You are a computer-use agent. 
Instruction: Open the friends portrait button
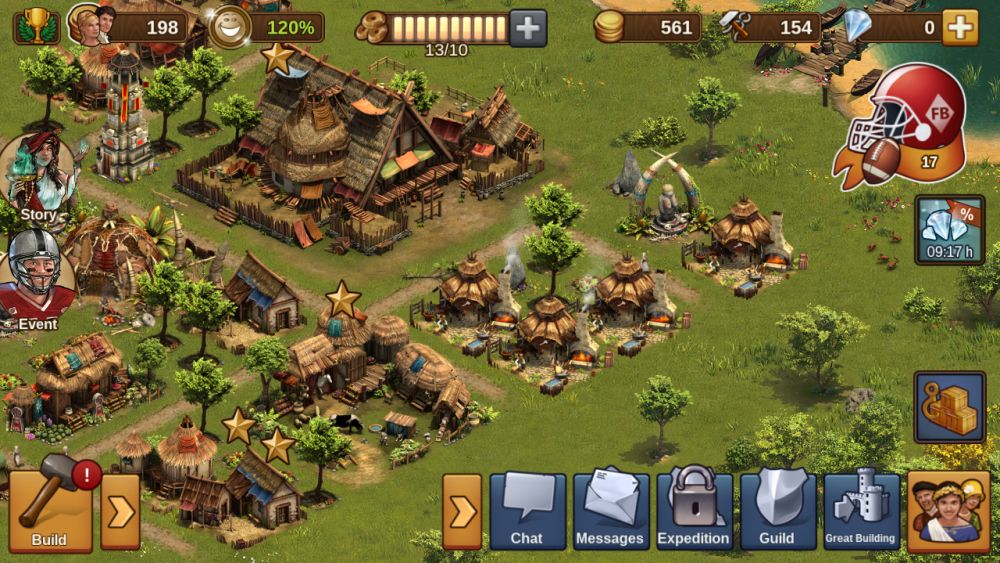948,511
